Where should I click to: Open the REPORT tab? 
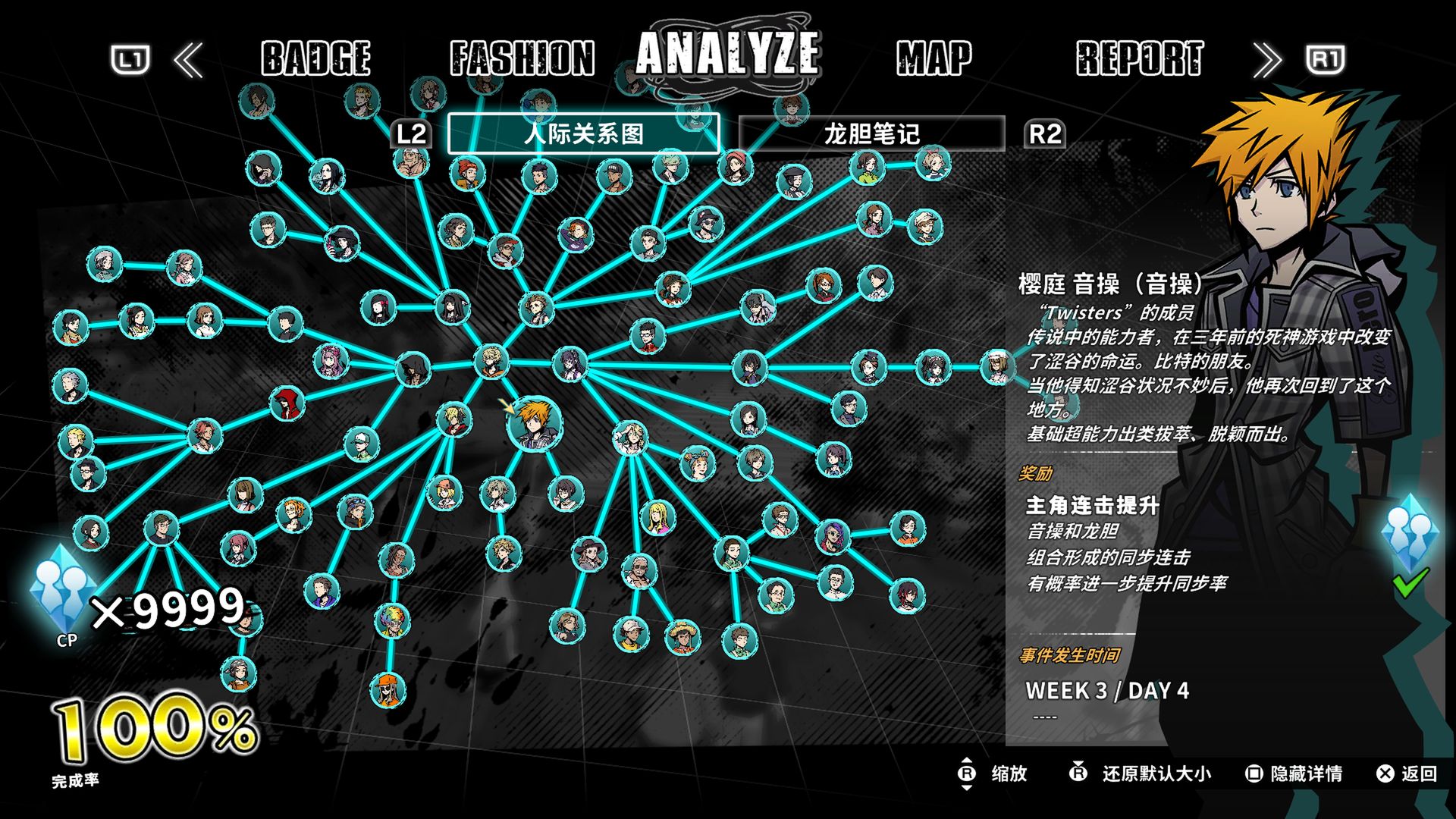click(x=1139, y=58)
